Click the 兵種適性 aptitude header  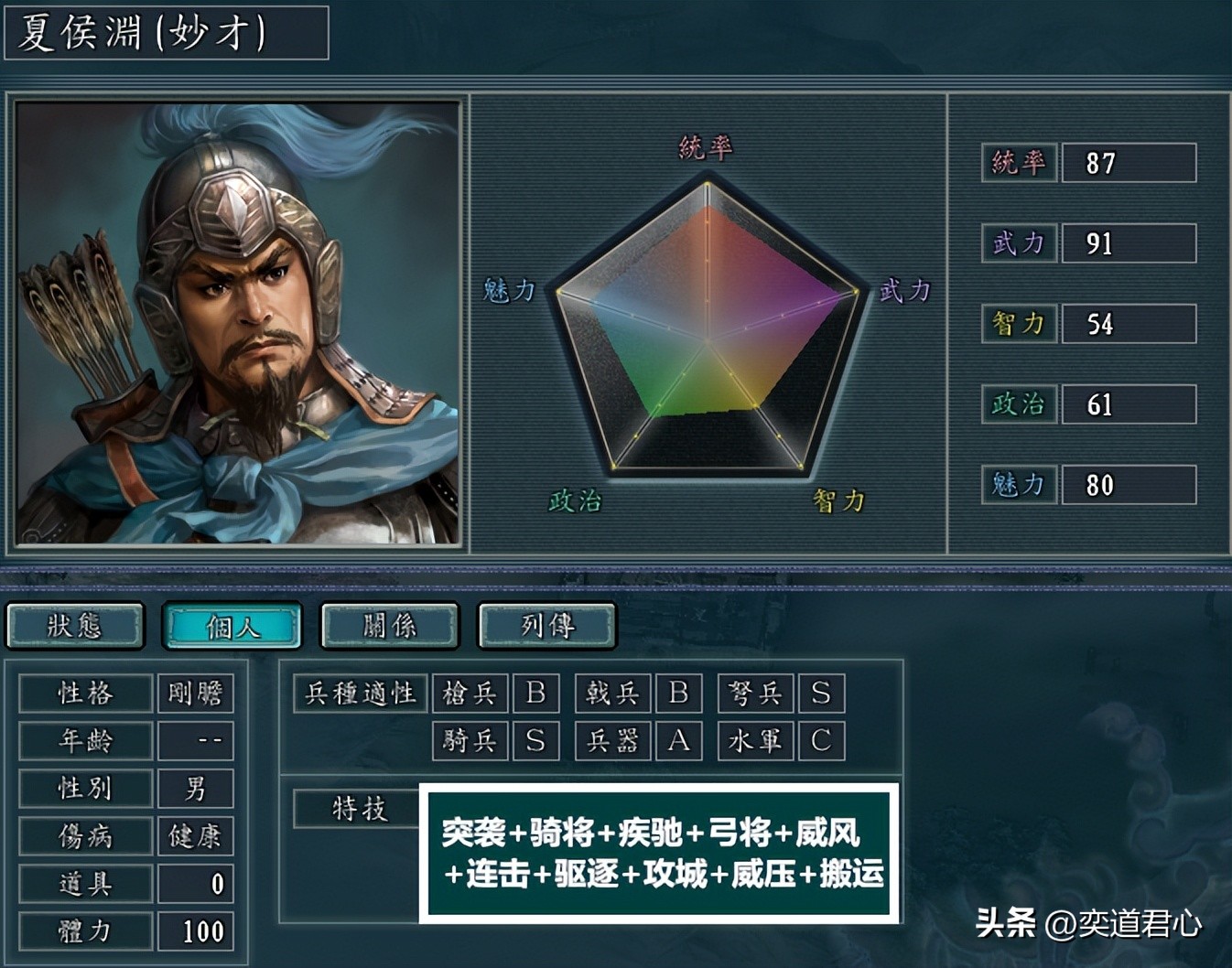click(x=359, y=694)
